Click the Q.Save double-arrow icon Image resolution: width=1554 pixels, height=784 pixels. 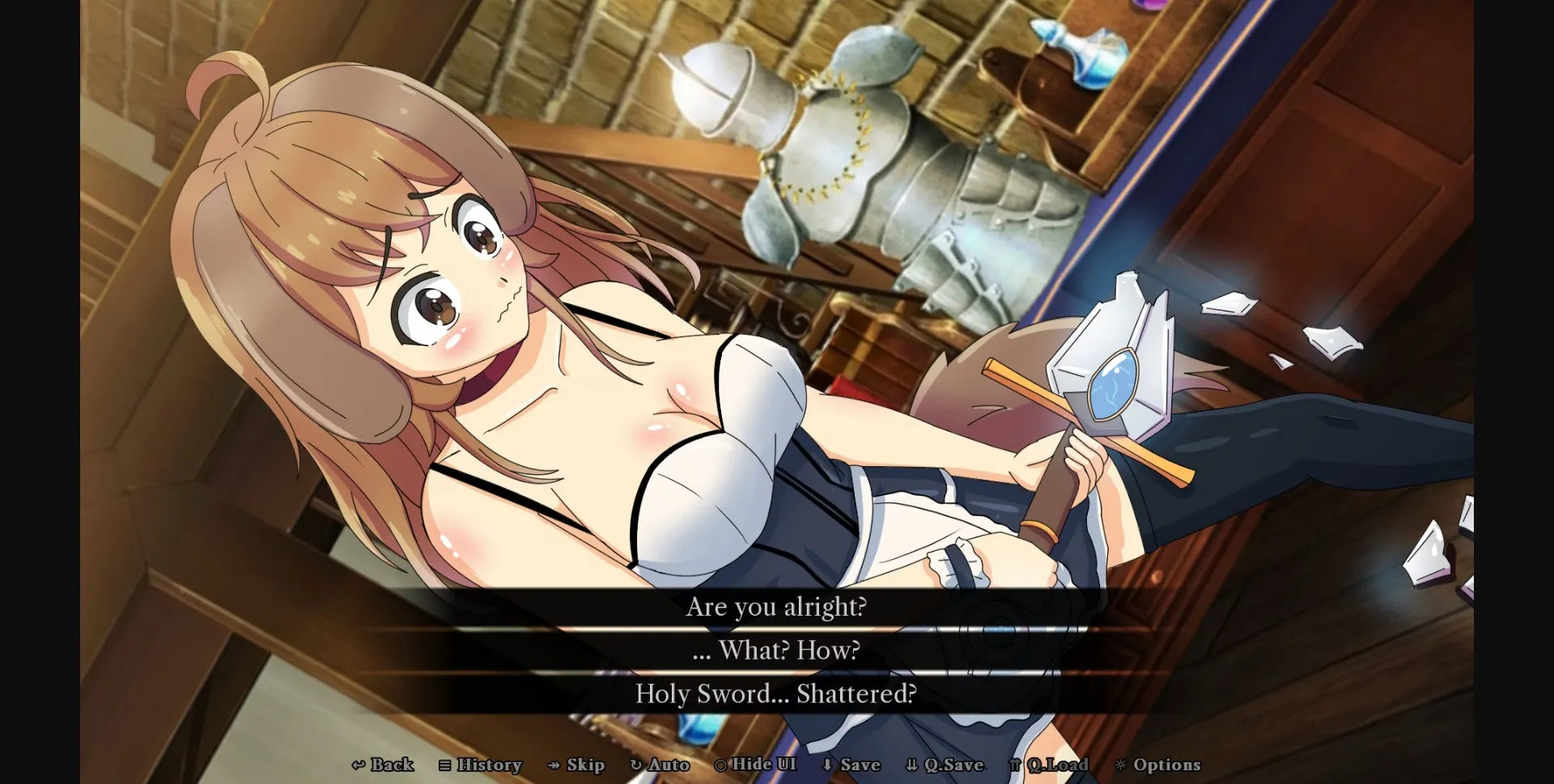coord(912,765)
